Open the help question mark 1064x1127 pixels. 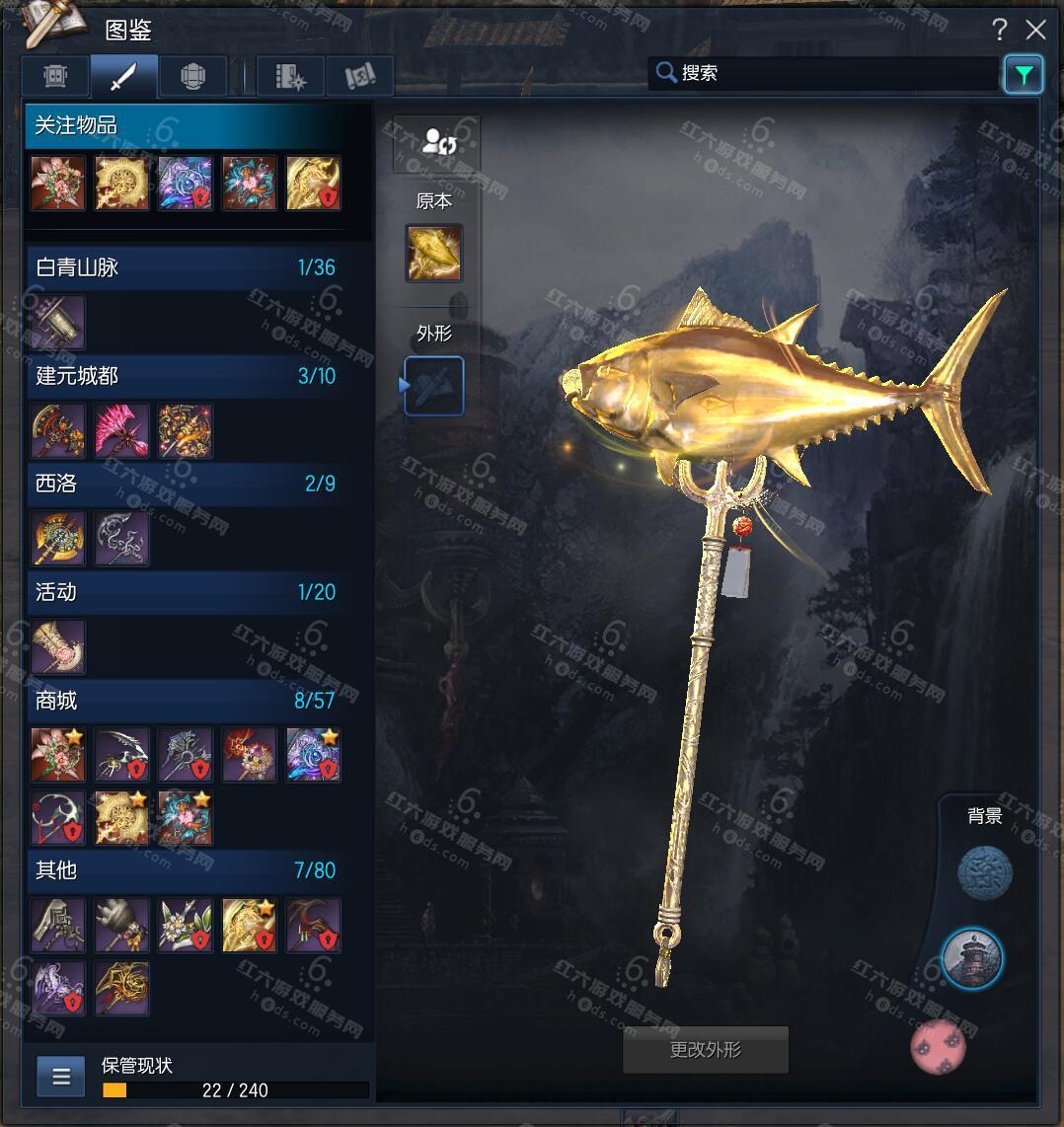(x=1000, y=31)
